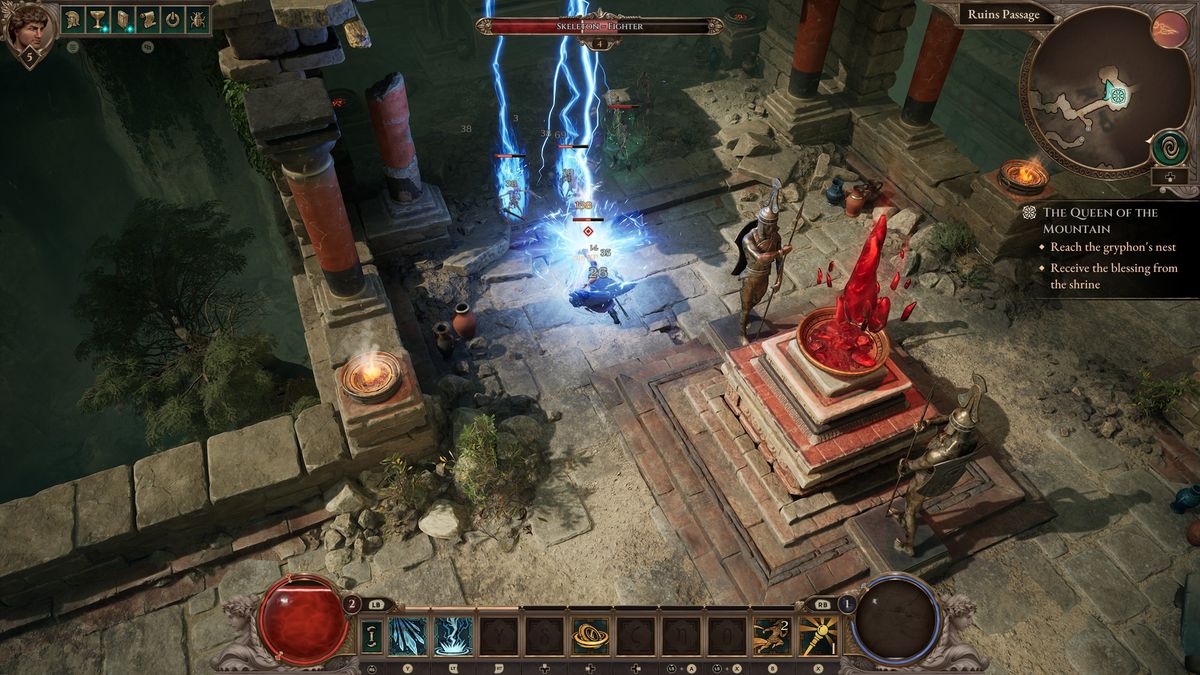Image resolution: width=1200 pixels, height=675 pixels.
Task: Activate the ice shards skill
Action: click(407, 635)
